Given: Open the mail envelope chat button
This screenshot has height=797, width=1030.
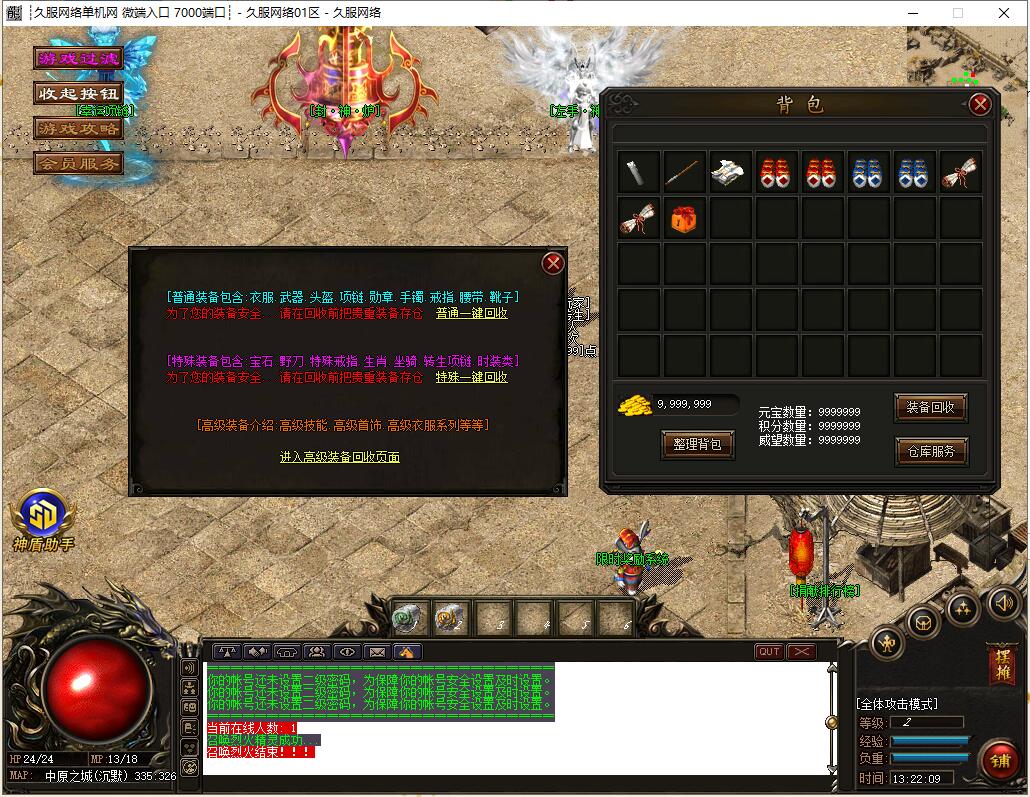Looking at the screenshot, I should (377, 652).
